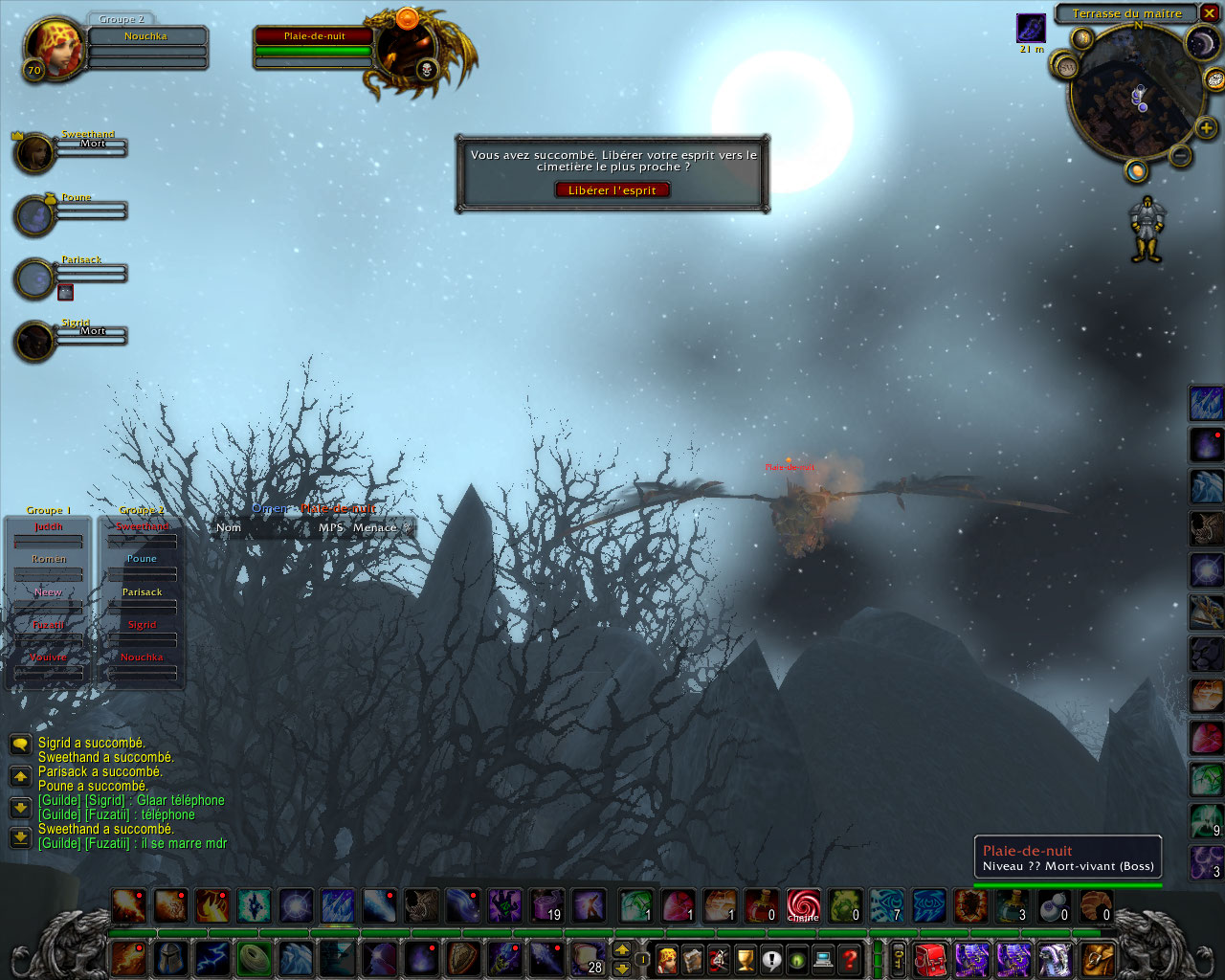The height and width of the screenshot is (980, 1225).
Task: Use the red spiral 'chaine' macro
Action: 803,905
